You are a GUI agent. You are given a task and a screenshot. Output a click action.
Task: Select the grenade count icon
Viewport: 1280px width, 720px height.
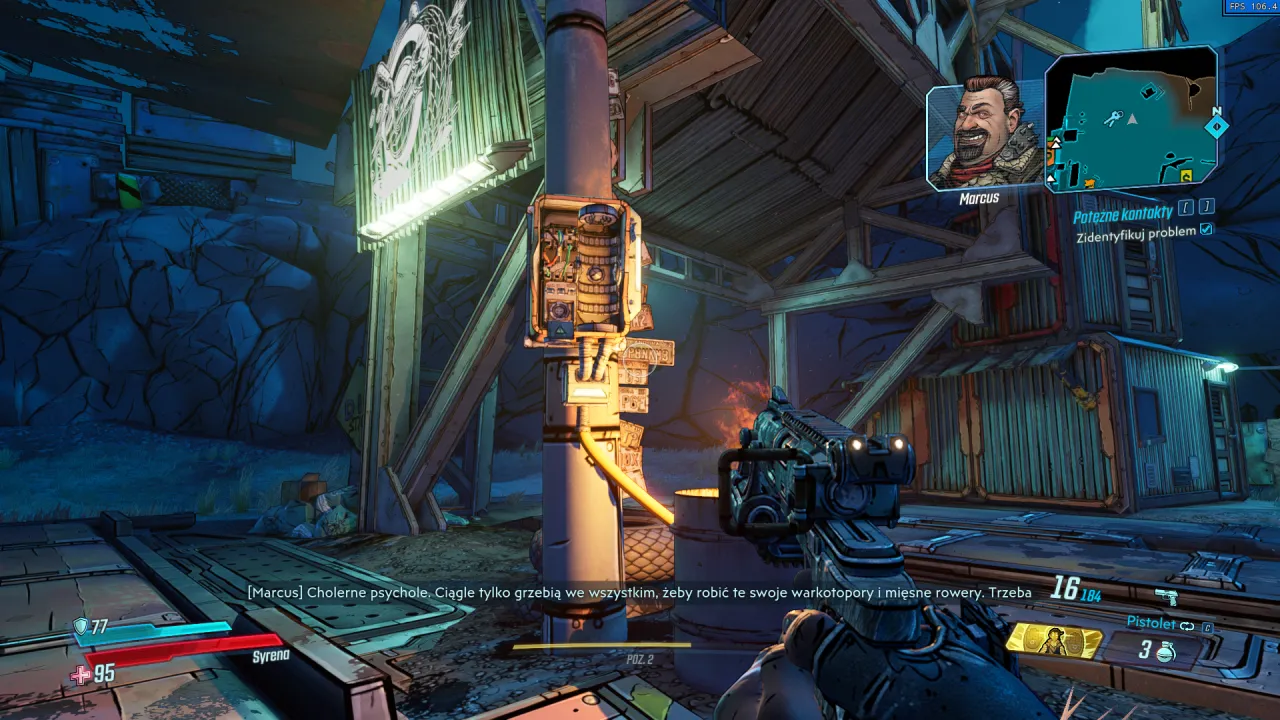click(x=1165, y=651)
